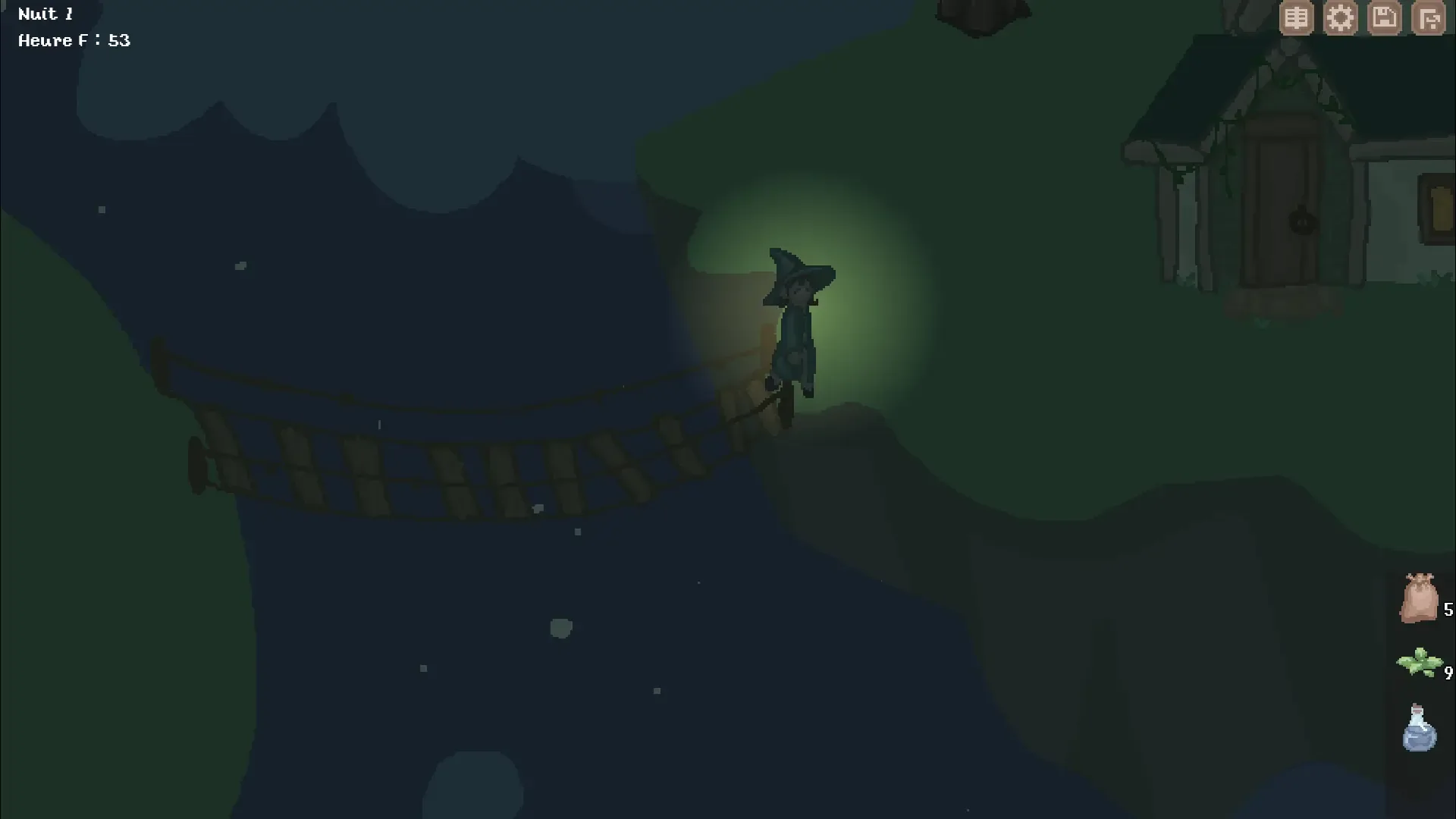Select the green herbs item showing quantity 9
Image resolution: width=1456 pixels, height=819 pixels.
(1420, 662)
